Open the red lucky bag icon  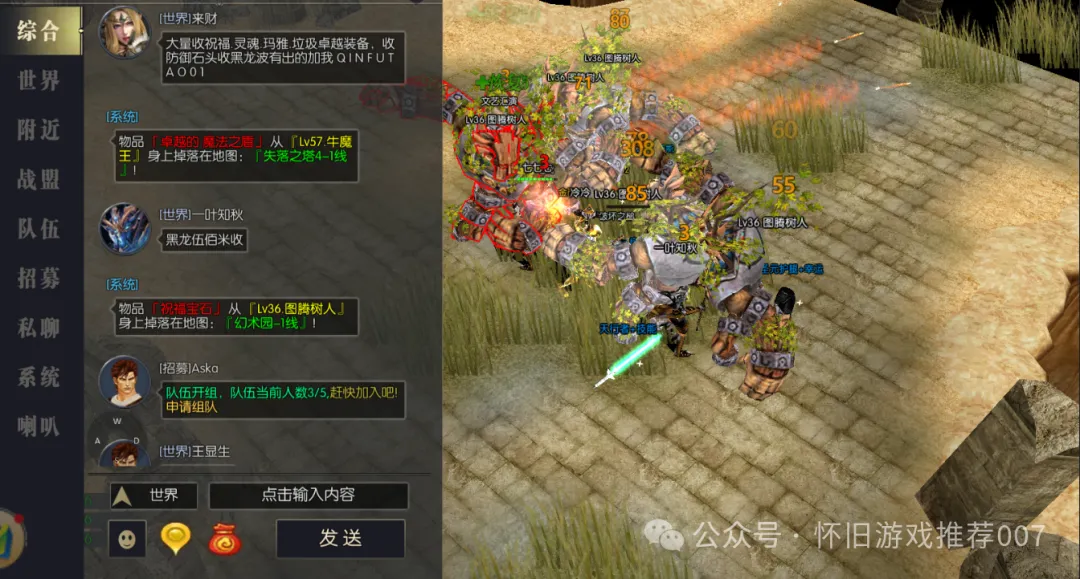pos(224,539)
